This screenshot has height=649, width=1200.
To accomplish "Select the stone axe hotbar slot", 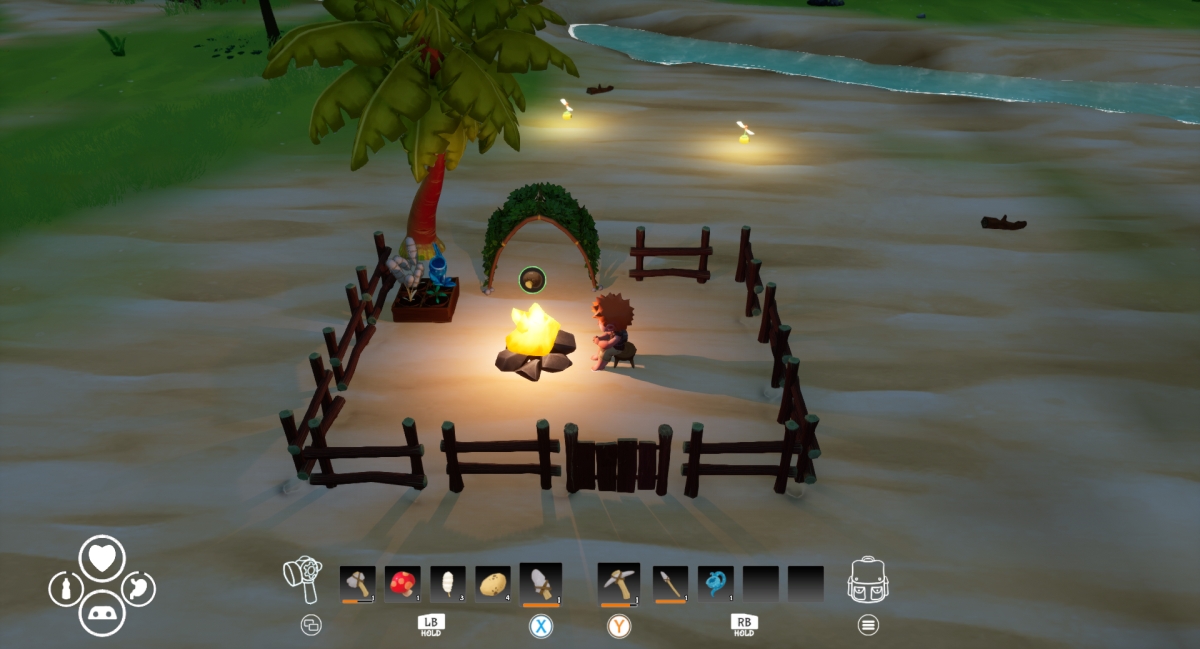I will (x=357, y=583).
